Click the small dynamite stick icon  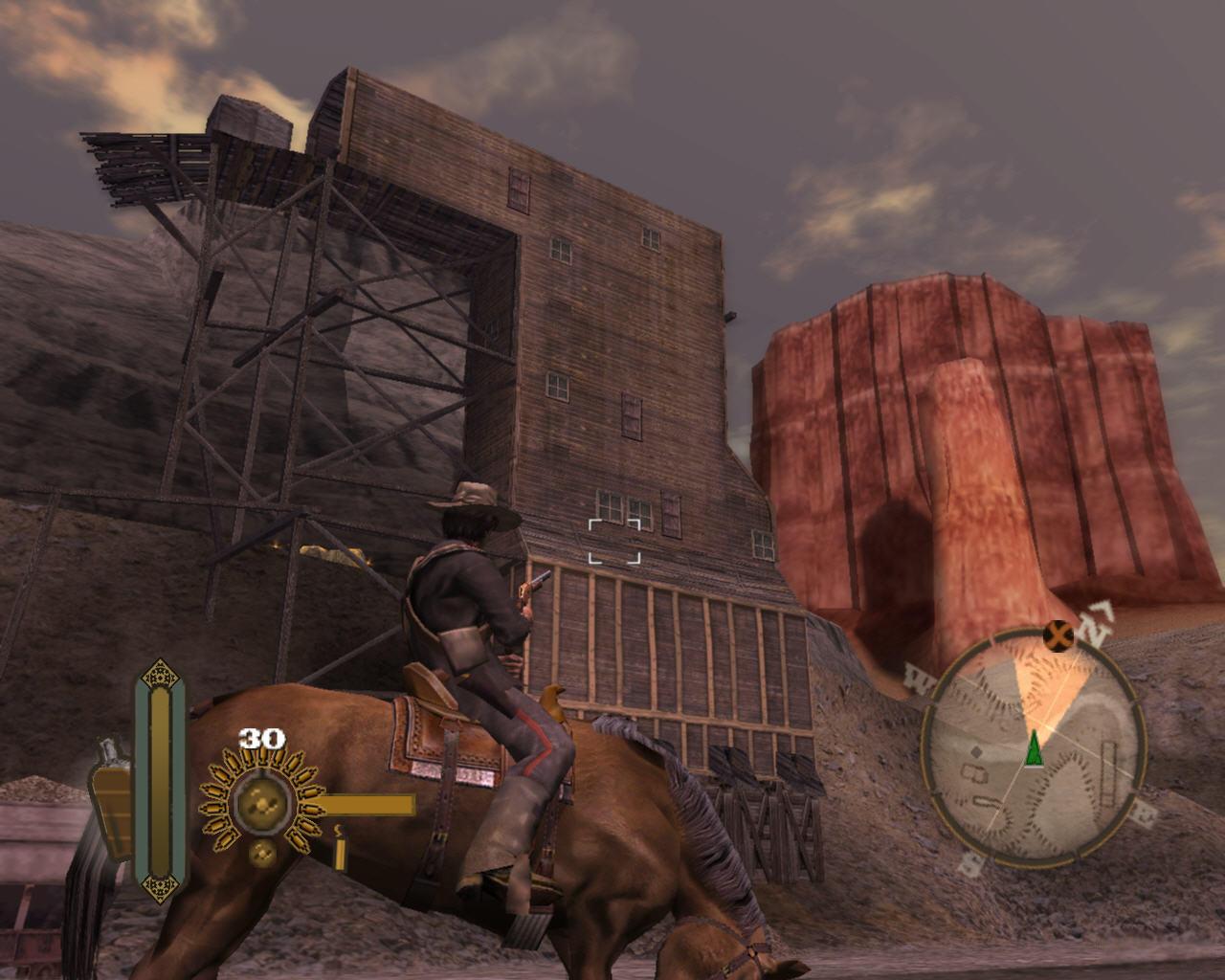point(340,848)
